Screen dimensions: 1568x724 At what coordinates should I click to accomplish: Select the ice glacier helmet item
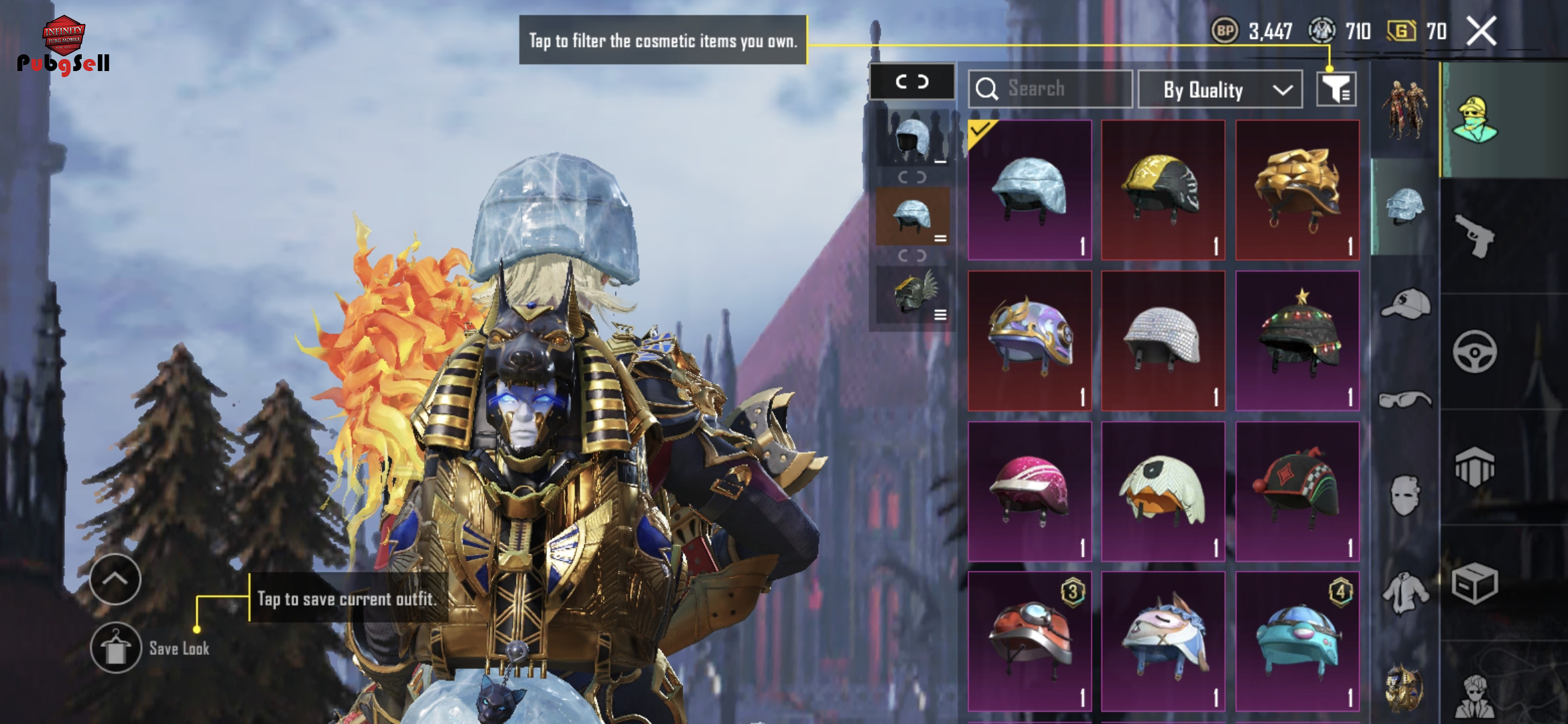[1030, 190]
